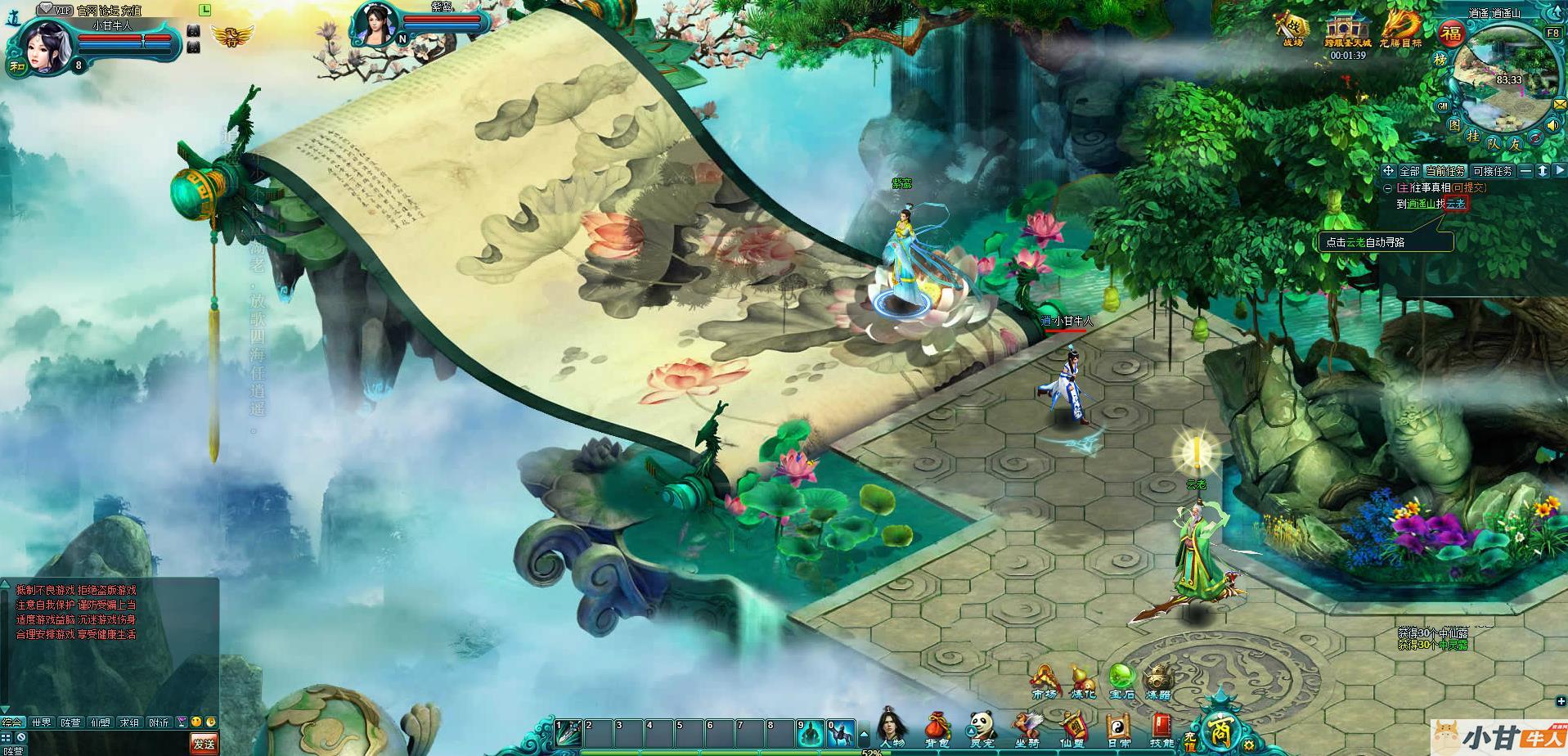Open the 日常 daily activities menu
The height and width of the screenshot is (756, 1568).
[1117, 727]
